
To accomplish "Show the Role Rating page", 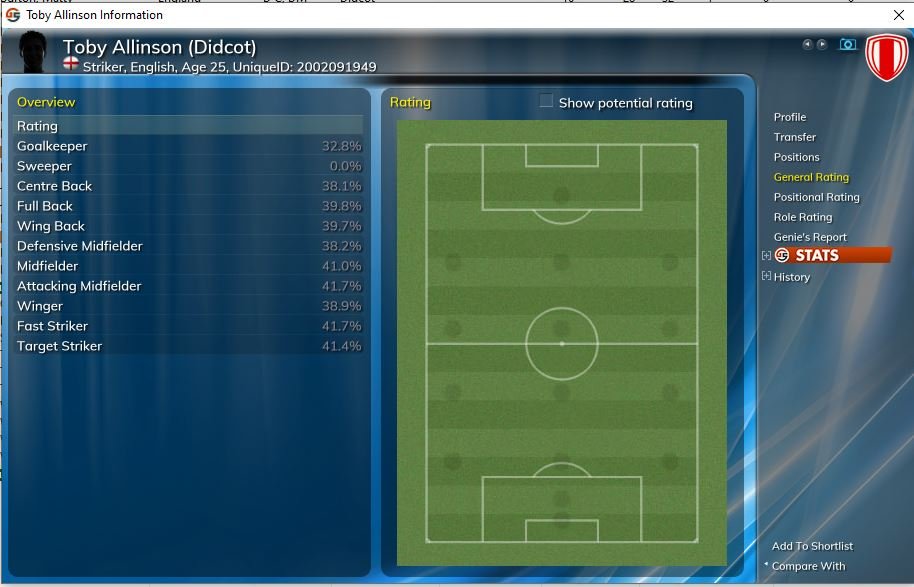I will point(802,217).
